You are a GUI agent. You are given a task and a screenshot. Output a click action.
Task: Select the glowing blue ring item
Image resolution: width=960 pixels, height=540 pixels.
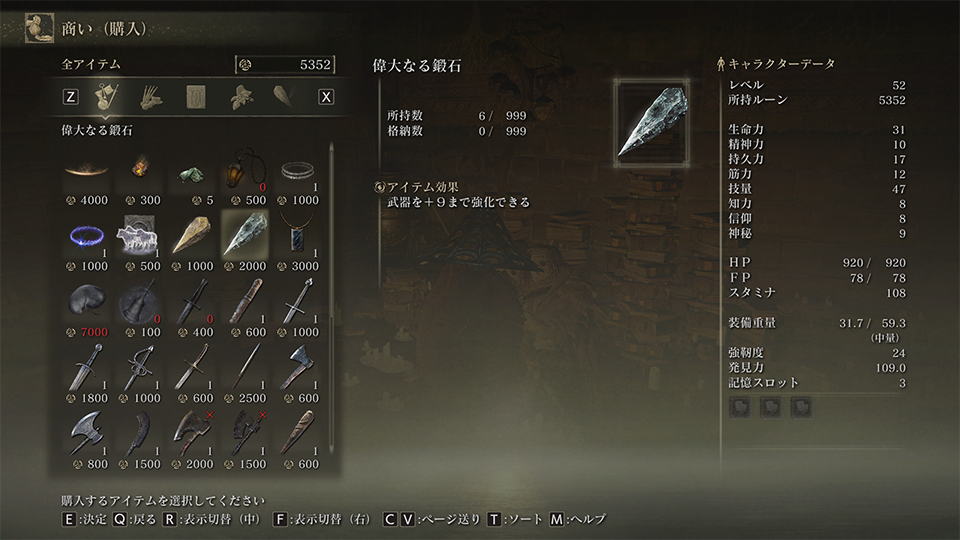coord(85,235)
